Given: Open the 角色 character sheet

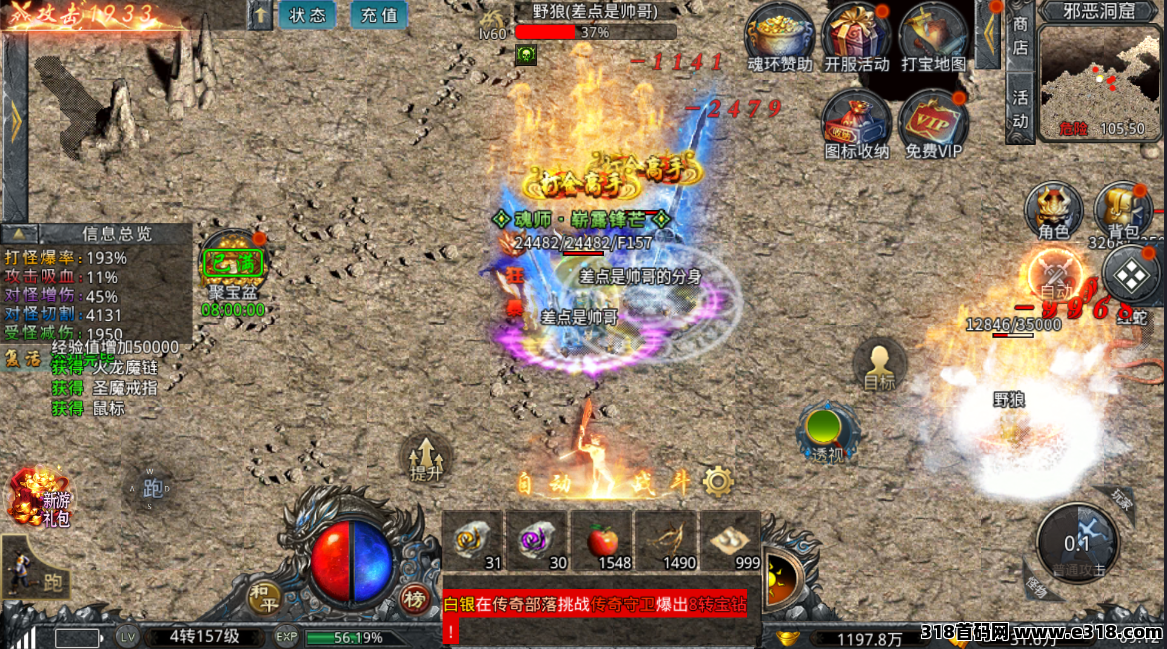Looking at the screenshot, I should point(1054,210).
